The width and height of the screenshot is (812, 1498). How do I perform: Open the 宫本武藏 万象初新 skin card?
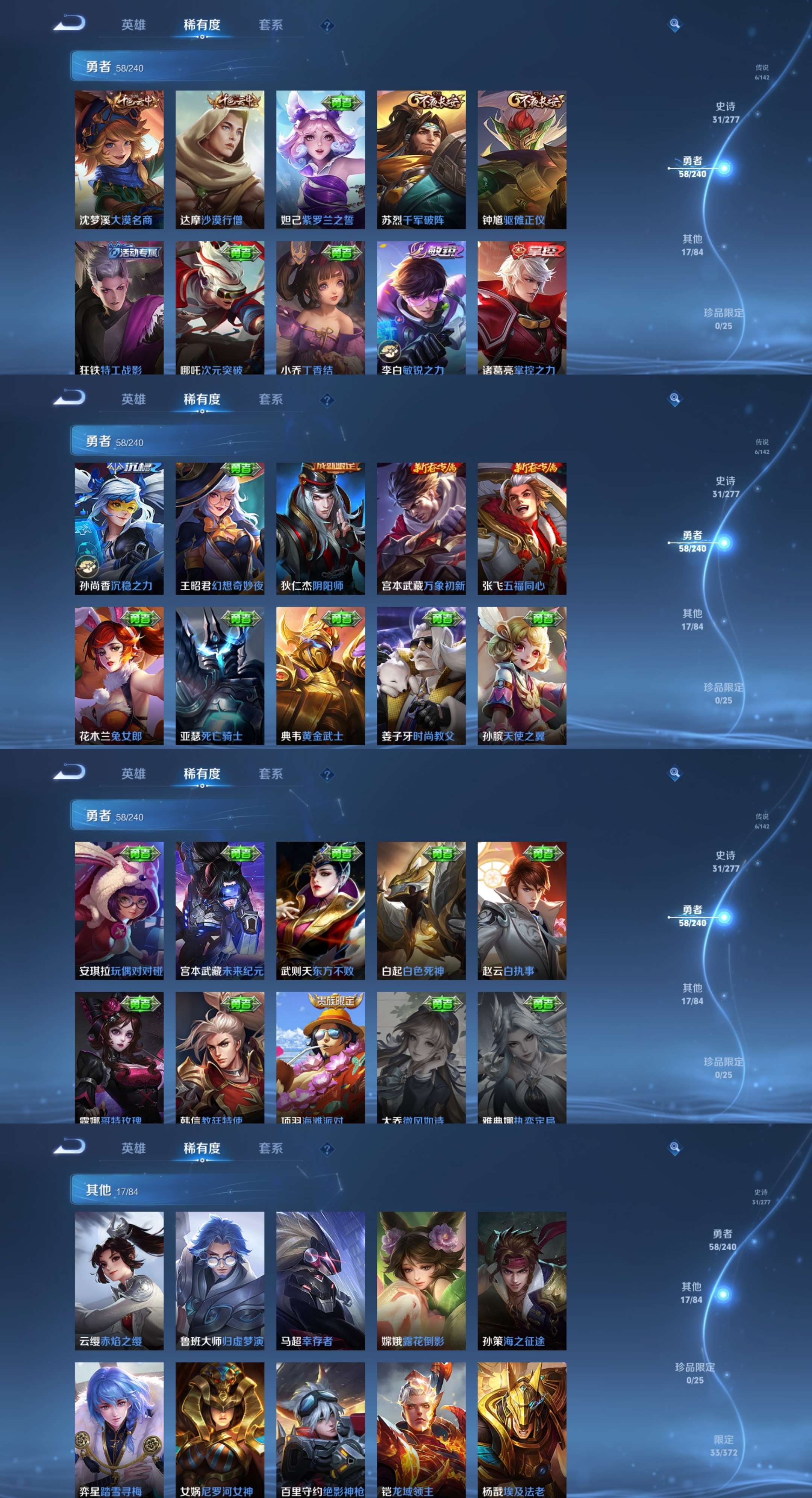[421, 528]
